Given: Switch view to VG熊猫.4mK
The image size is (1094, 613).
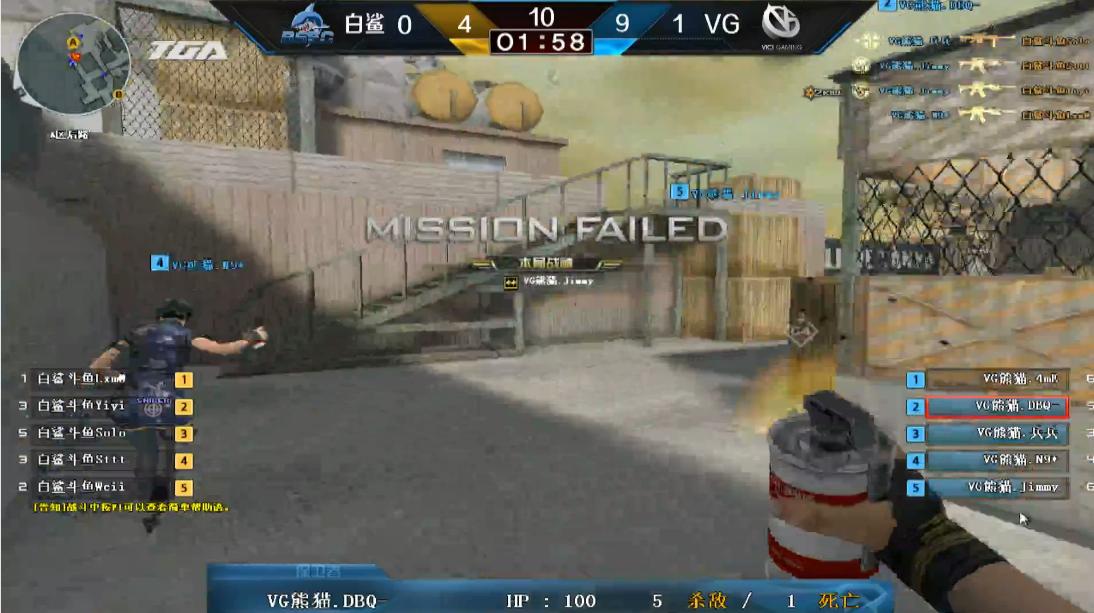Looking at the screenshot, I should click(996, 380).
